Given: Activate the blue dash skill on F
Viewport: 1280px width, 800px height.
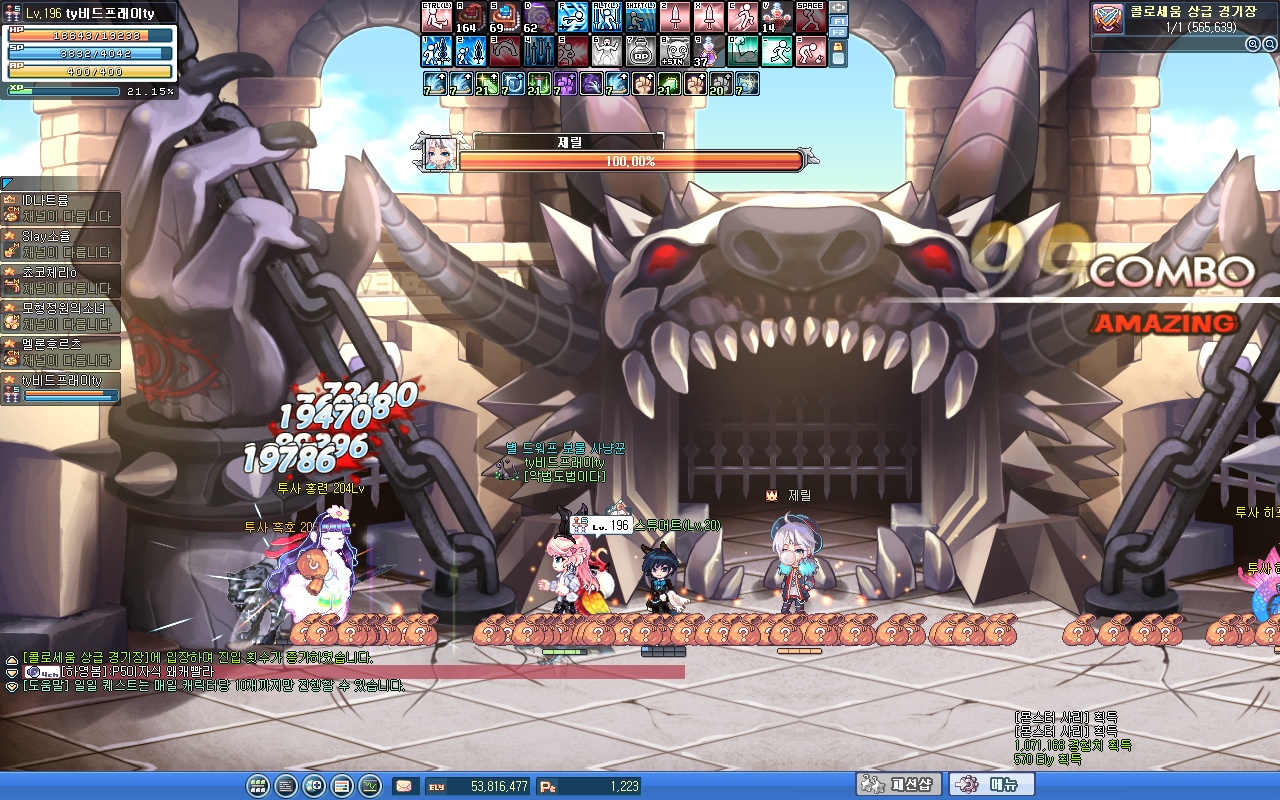Looking at the screenshot, I should pos(573,17).
